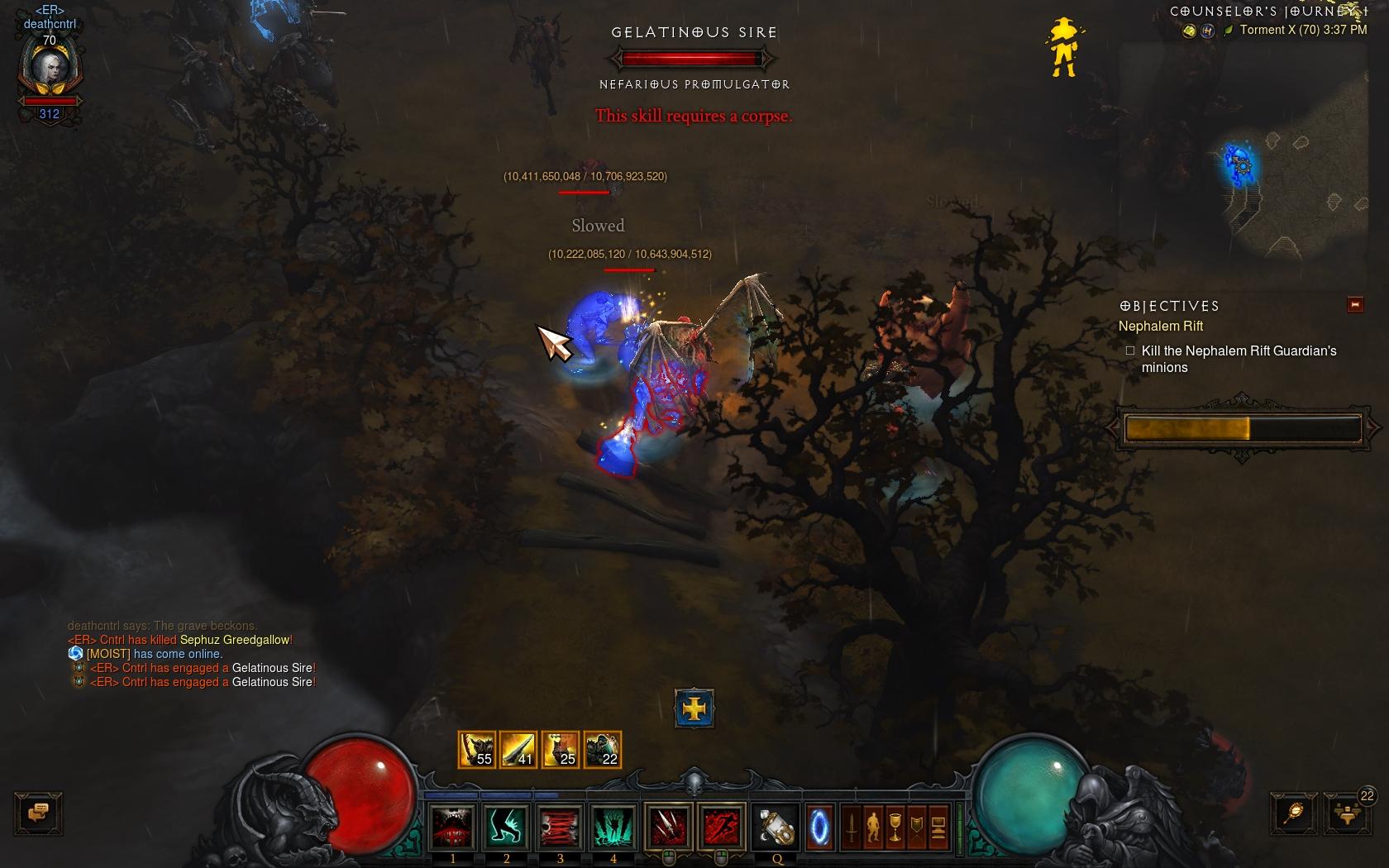Click the buff icon showing 55 stacks

tap(477, 750)
